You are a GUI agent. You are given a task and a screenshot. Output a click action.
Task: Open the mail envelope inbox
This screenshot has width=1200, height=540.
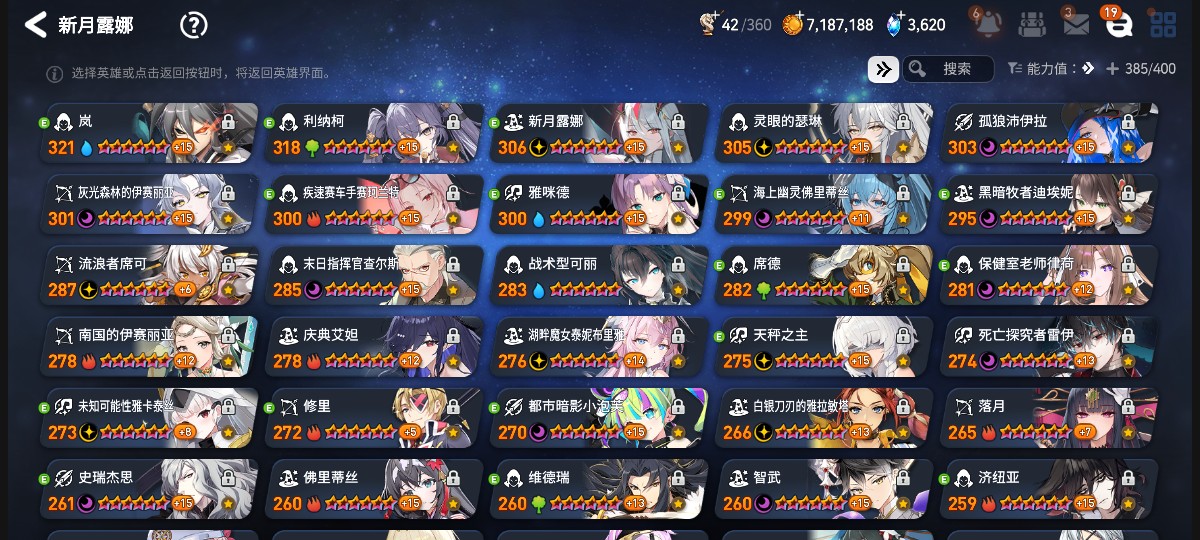pyautogui.click(x=1076, y=25)
